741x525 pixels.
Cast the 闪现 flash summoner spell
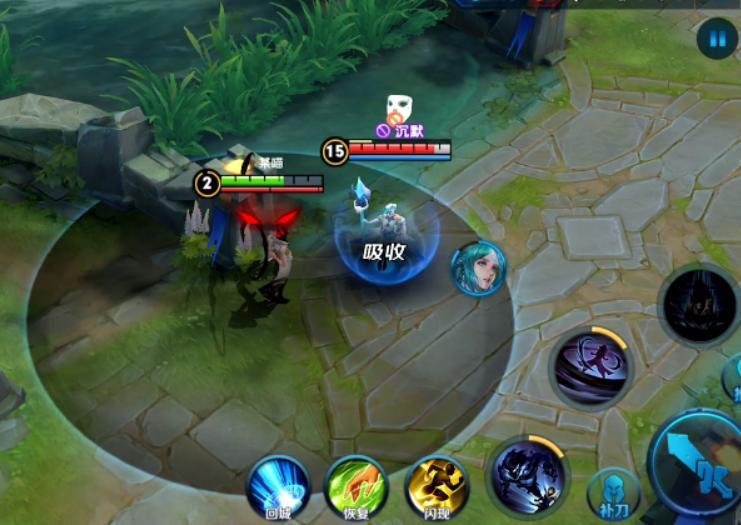(437, 485)
